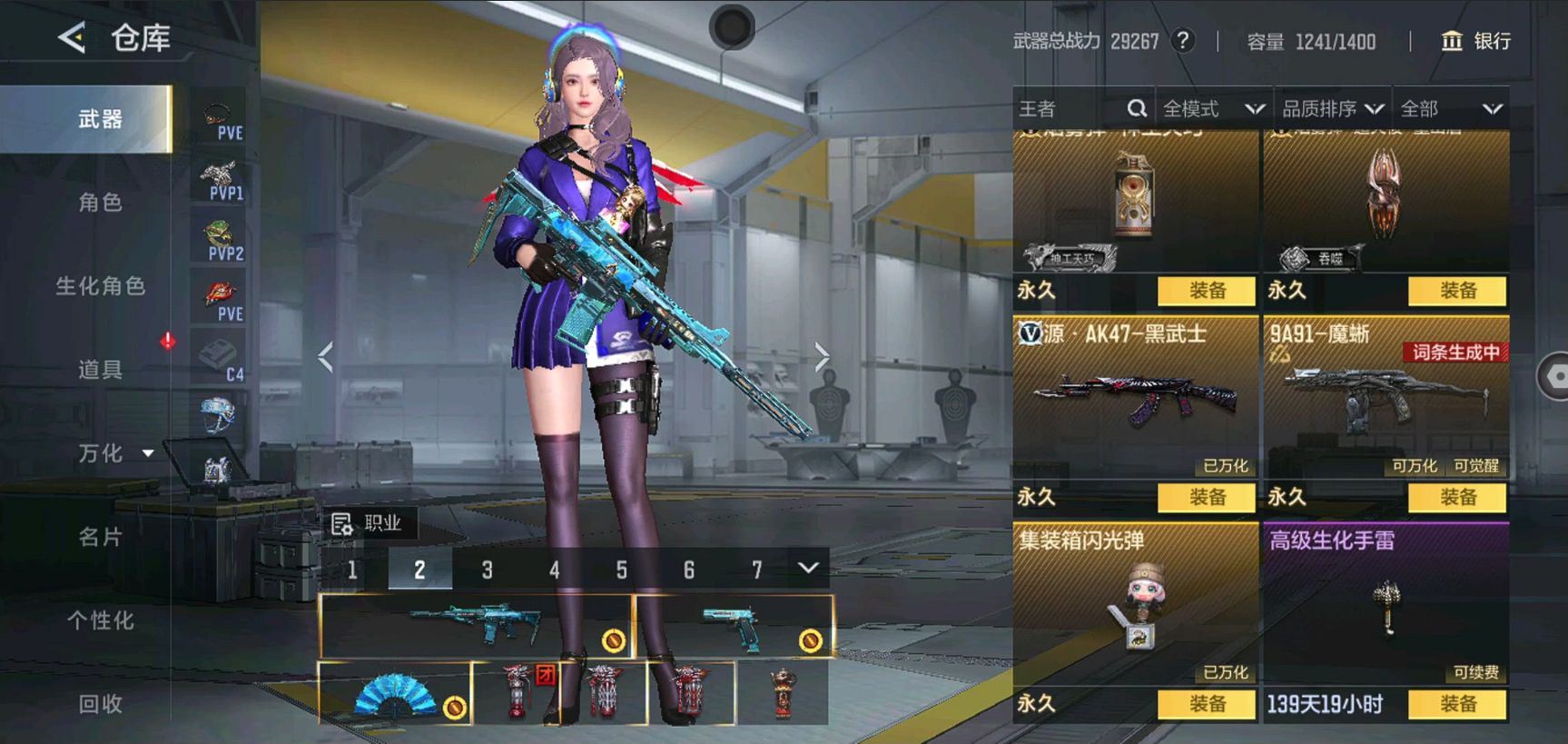Image resolution: width=1568 pixels, height=744 pixels.
Task: Open the 回收 recycle section
Action: (100, 704)
